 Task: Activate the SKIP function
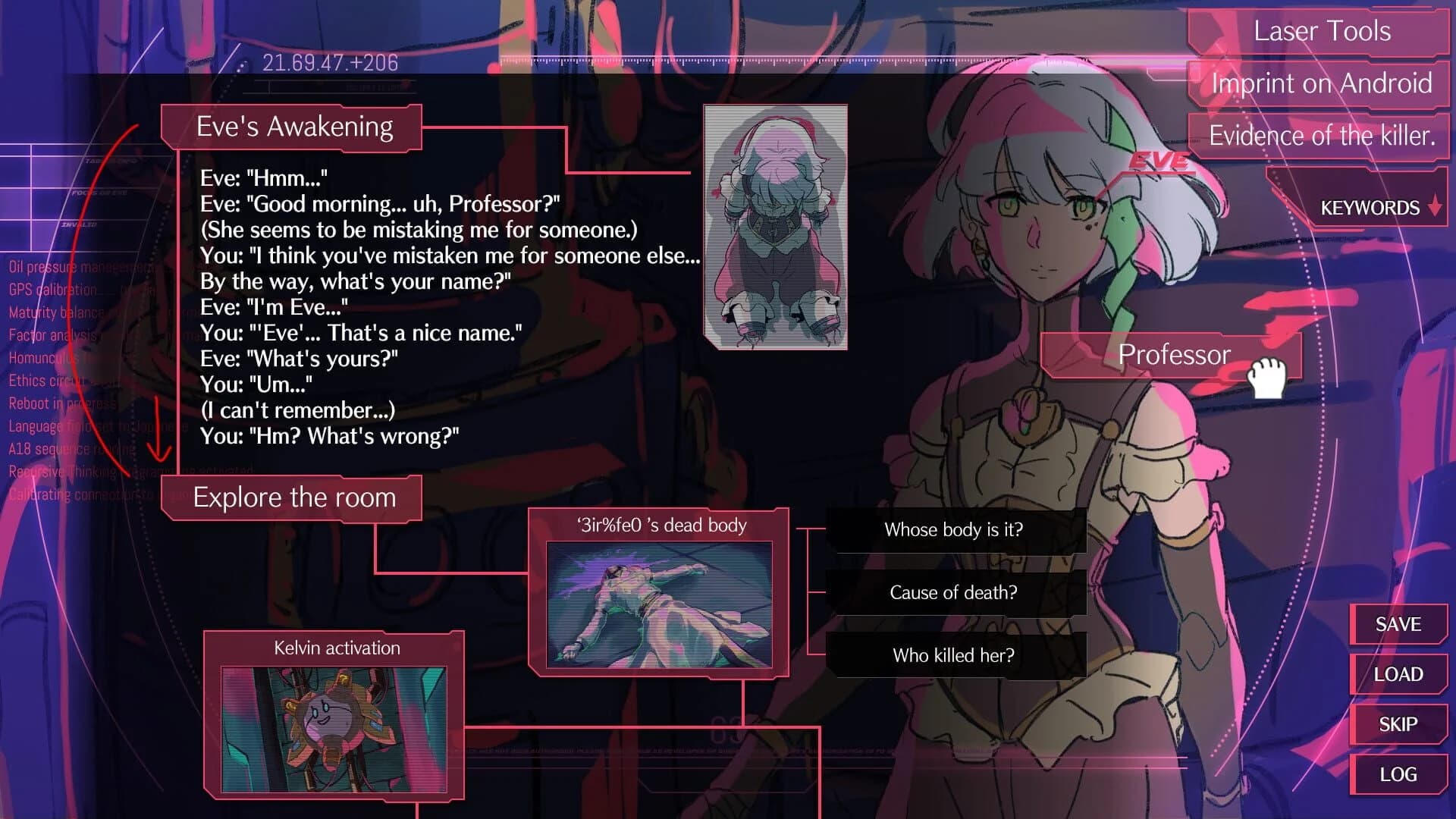(x=1398, y=723)
